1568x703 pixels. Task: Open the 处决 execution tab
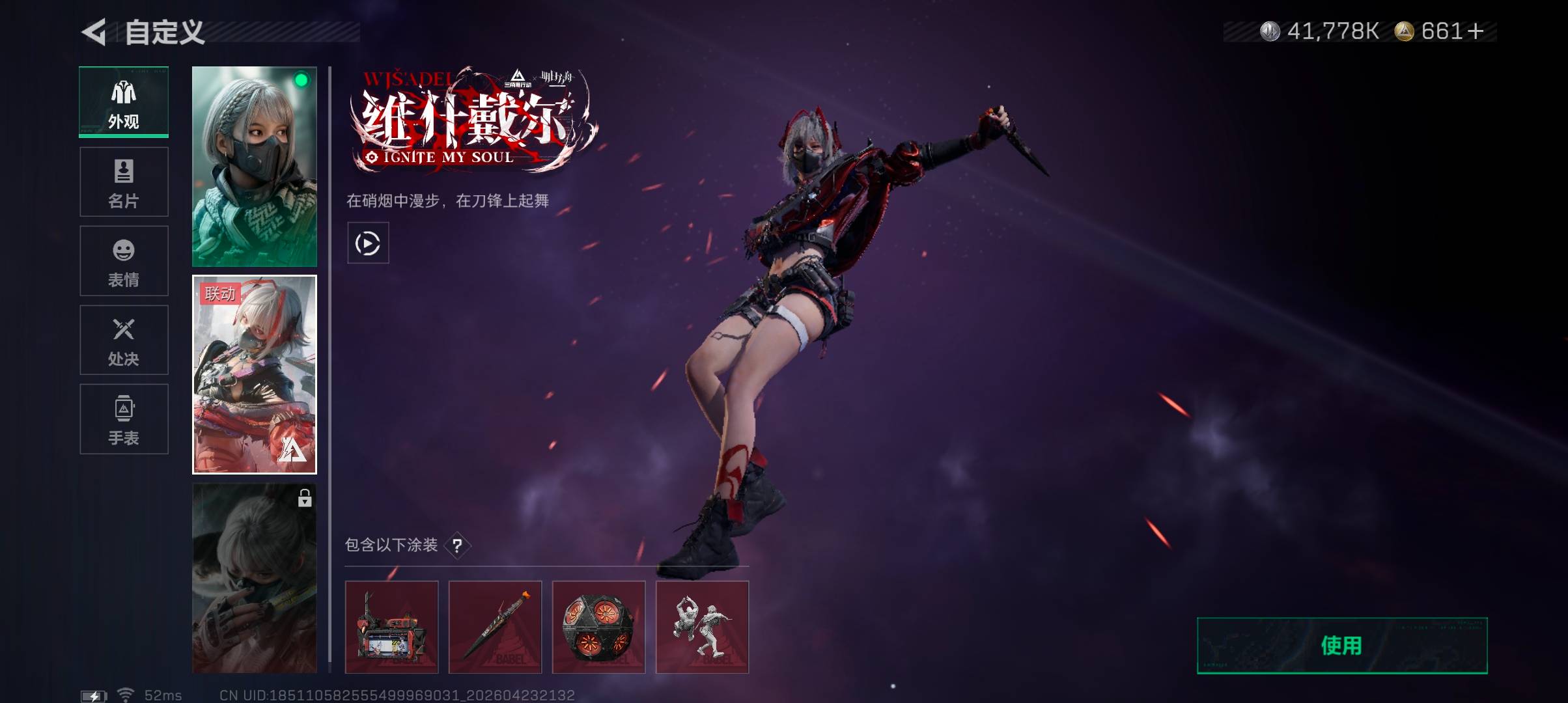(x=124, y=340)
